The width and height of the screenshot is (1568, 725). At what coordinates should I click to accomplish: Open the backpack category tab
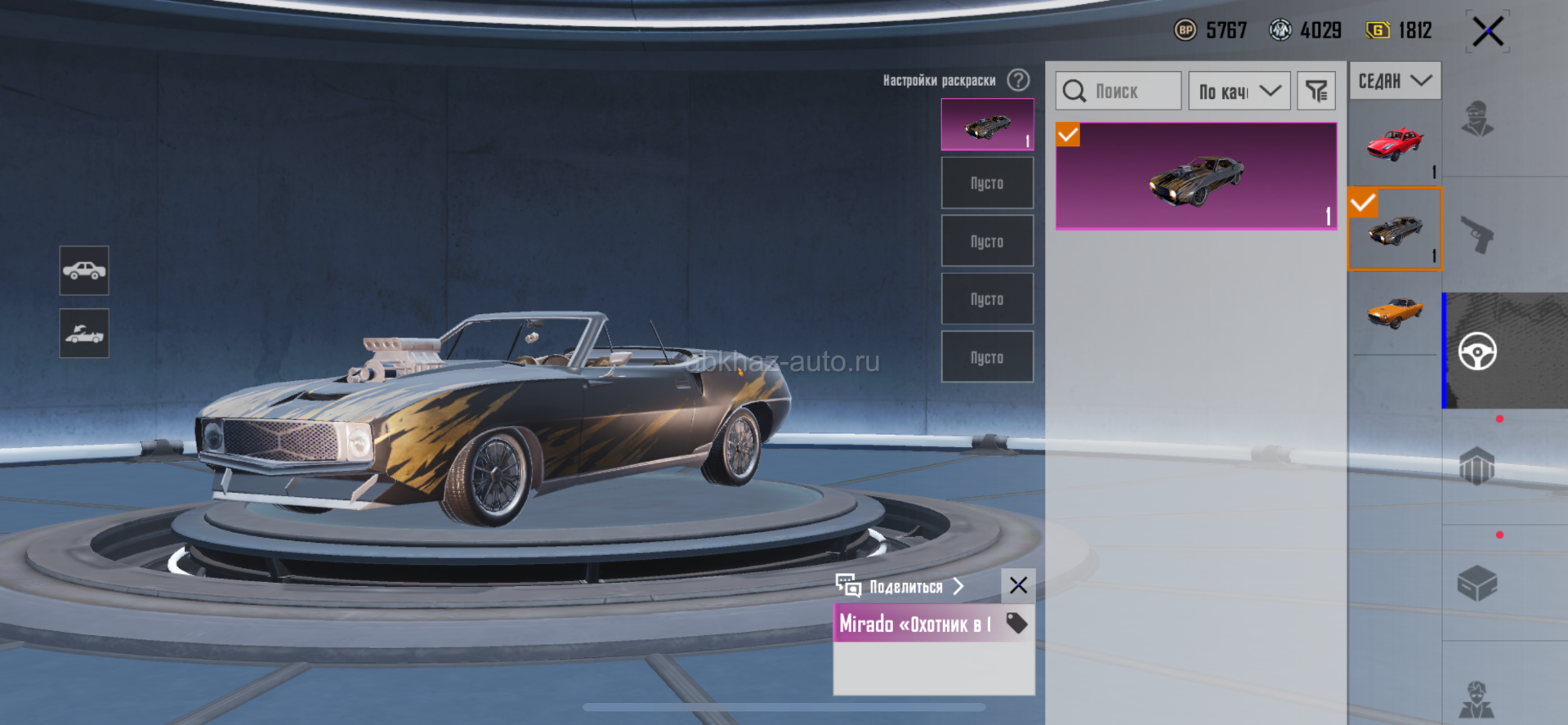coord(1477,467)
